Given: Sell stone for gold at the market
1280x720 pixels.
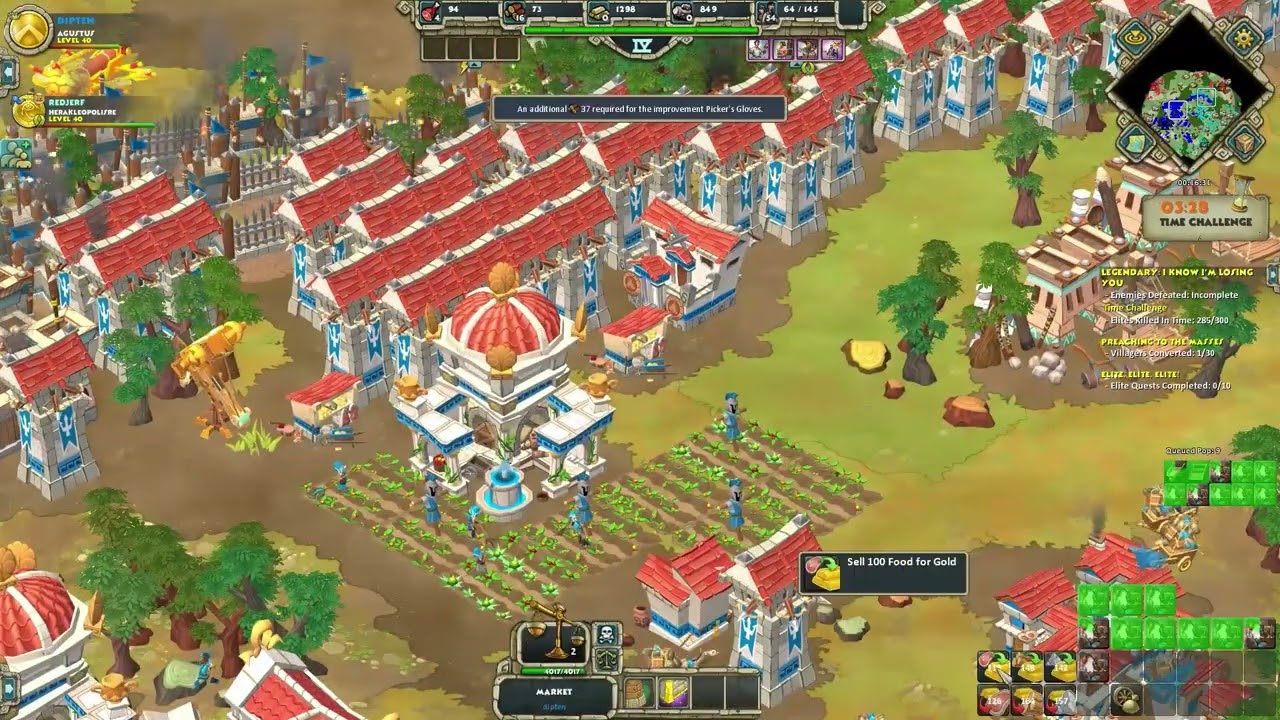Looking at the screenshot, I should tap(1060, 666).
